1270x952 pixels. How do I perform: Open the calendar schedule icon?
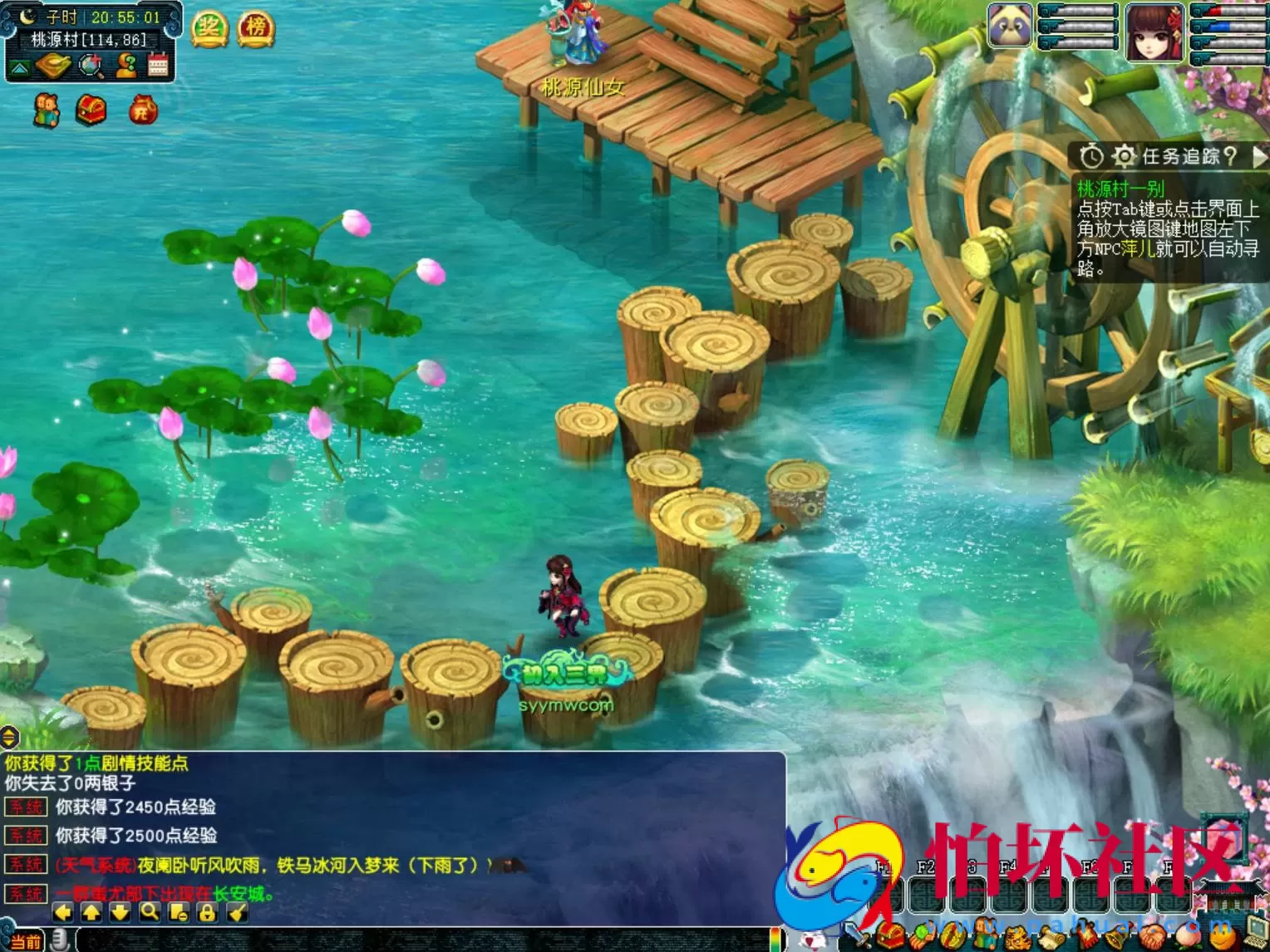click(158, 65)
